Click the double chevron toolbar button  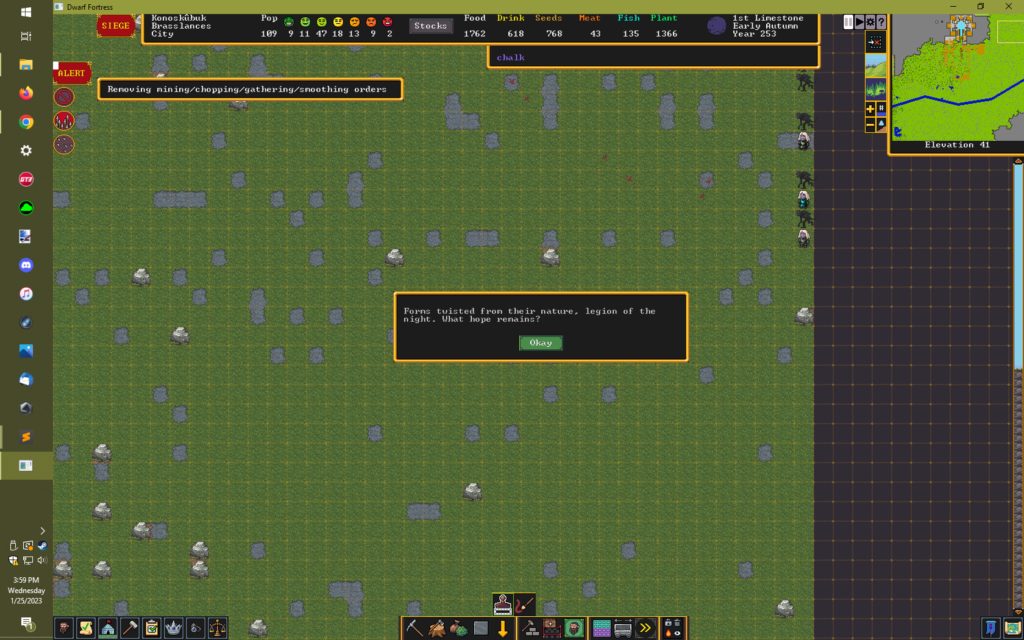(x=645, y=628)
